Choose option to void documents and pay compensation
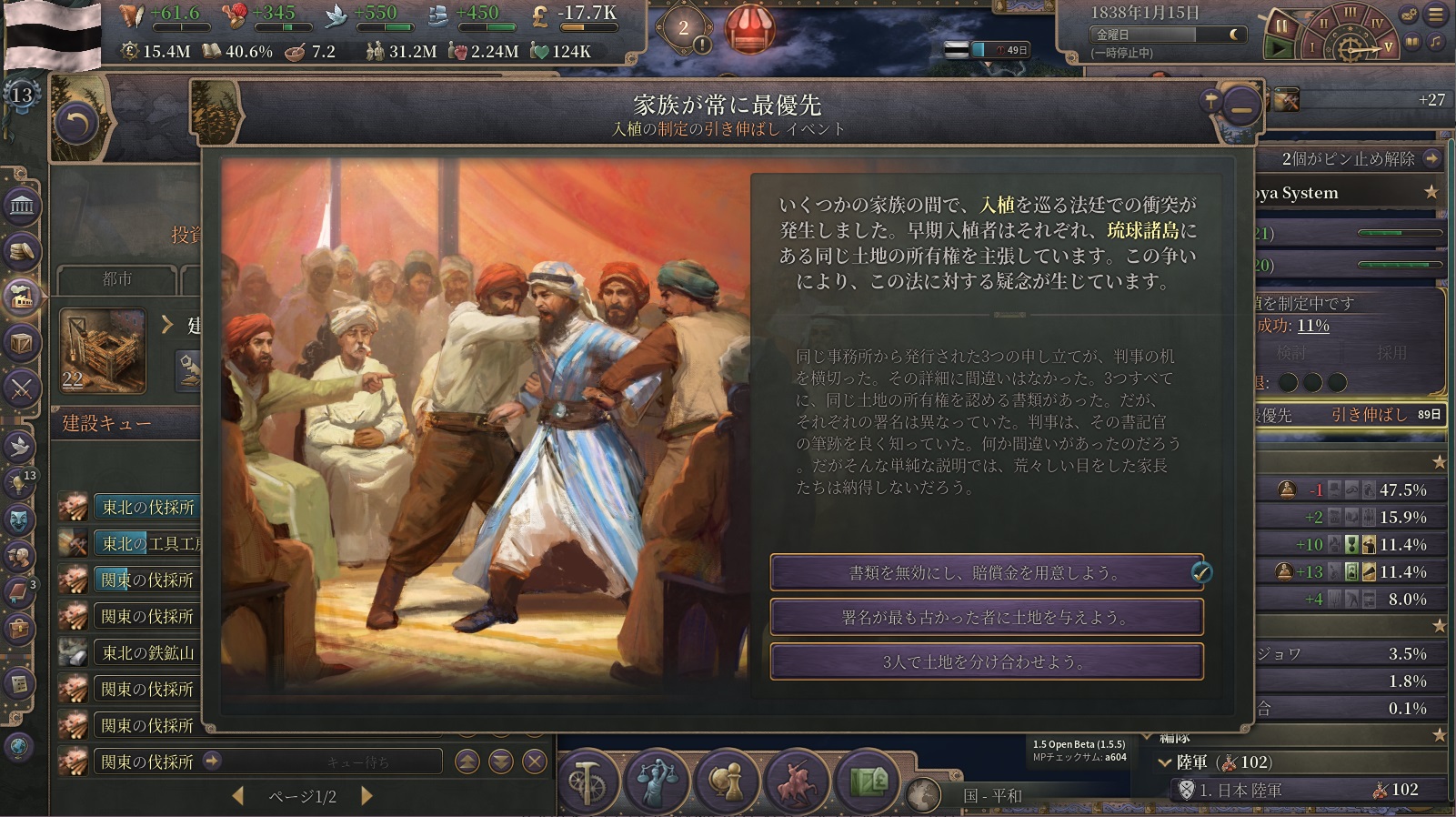The height and width of the screenshot is (817, 1456). pos(986,573)
